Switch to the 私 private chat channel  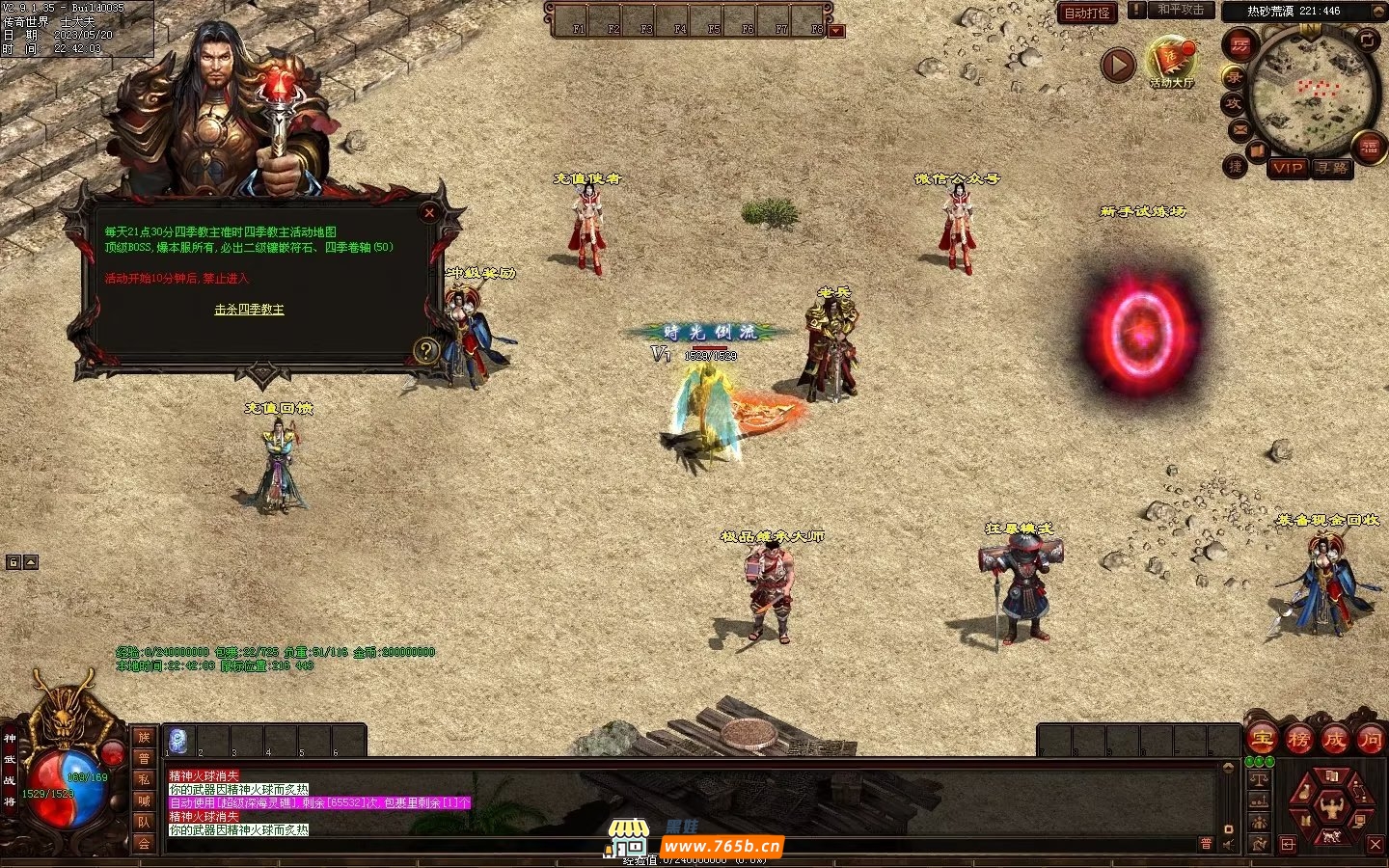[144, 779]
